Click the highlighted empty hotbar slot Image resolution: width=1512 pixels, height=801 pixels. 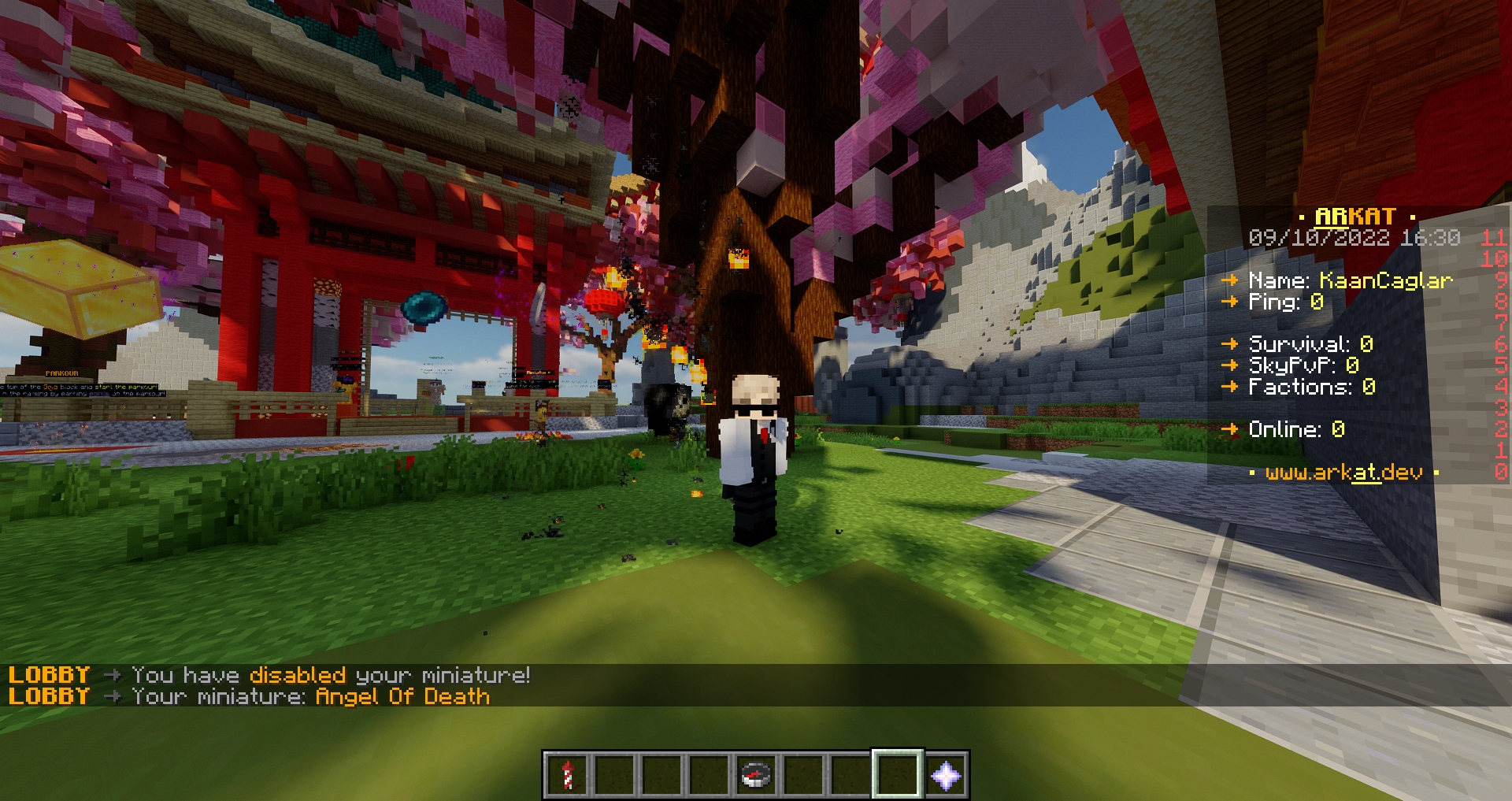coord(898,775)
